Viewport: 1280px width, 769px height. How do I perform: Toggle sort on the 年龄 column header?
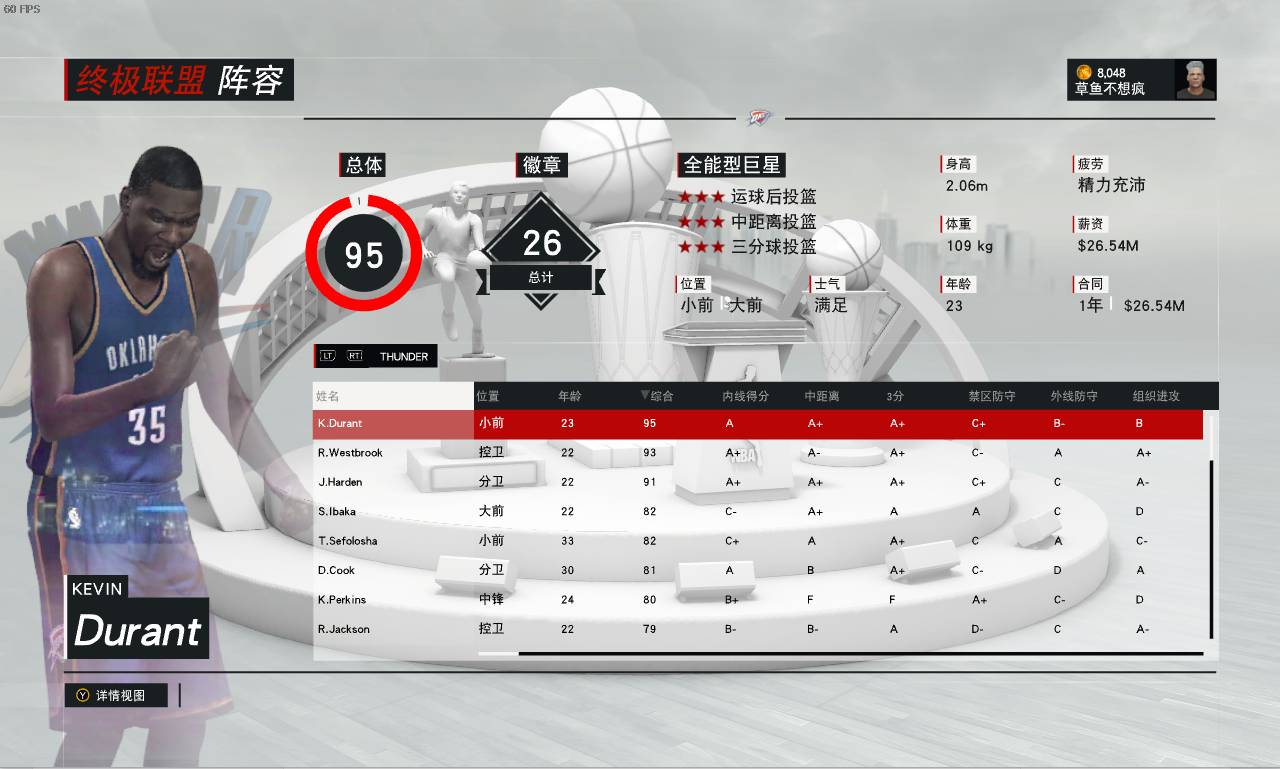pyautogui.click(x=568, y=395)
